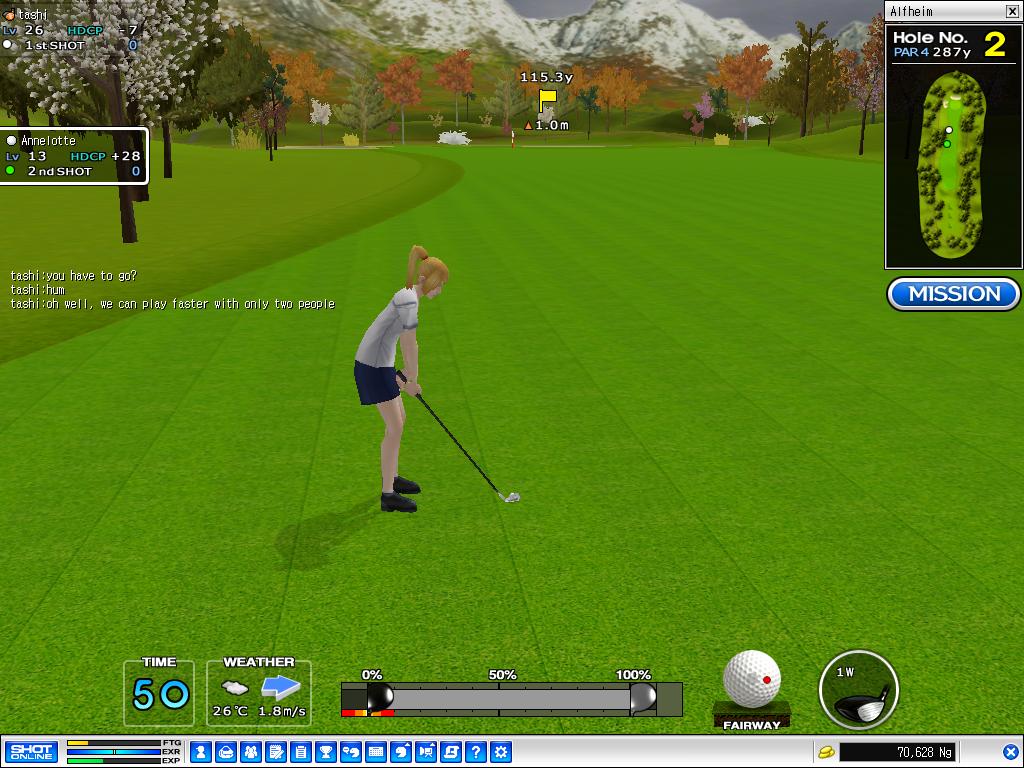Image resolution: width=1024 pixels, height=768 pixels.
Task: Open the clipboard list toolbar icon
Action: coord(301,751)
